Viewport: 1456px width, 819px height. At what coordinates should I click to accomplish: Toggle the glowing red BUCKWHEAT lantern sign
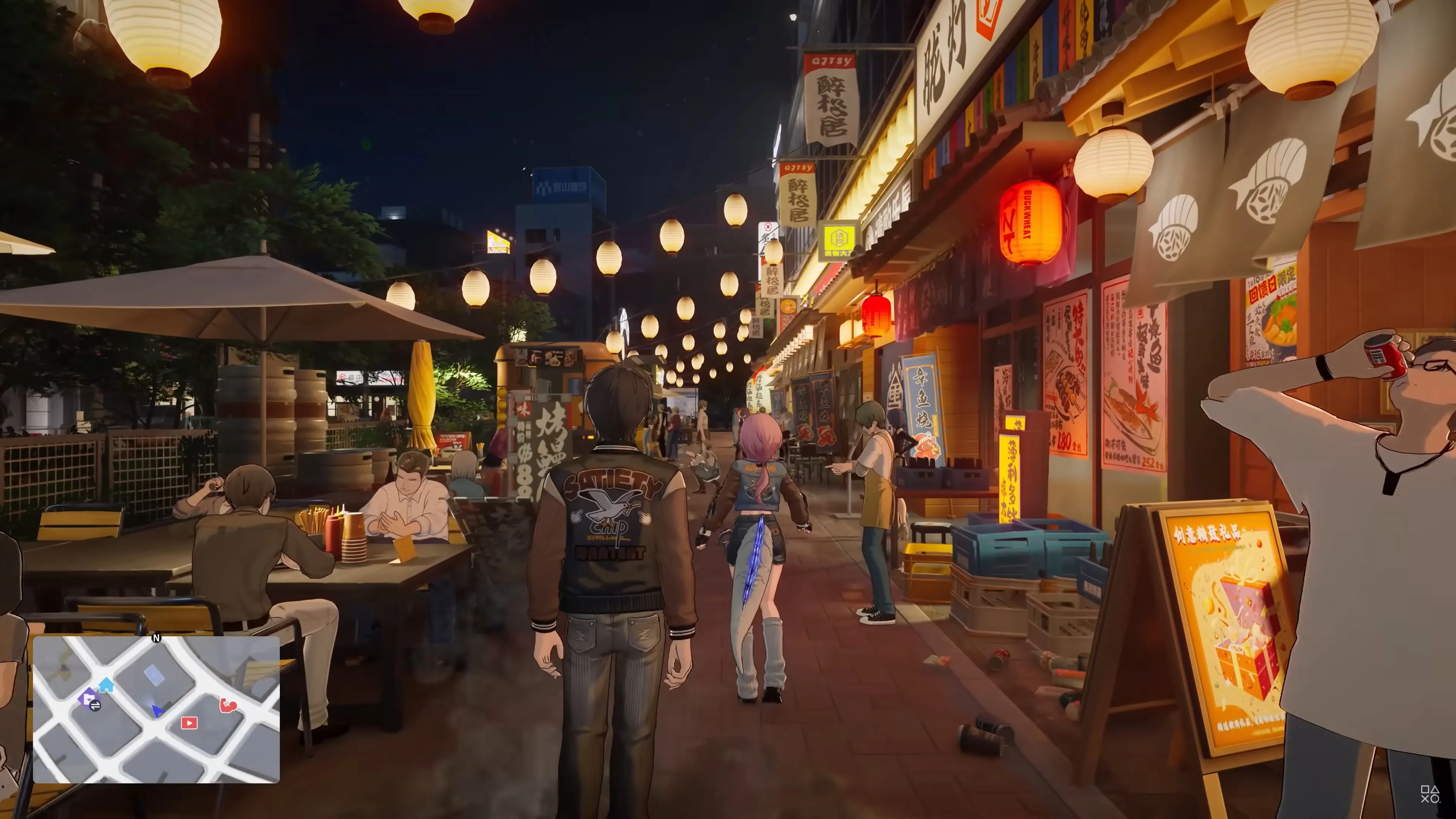point(1031,222)
